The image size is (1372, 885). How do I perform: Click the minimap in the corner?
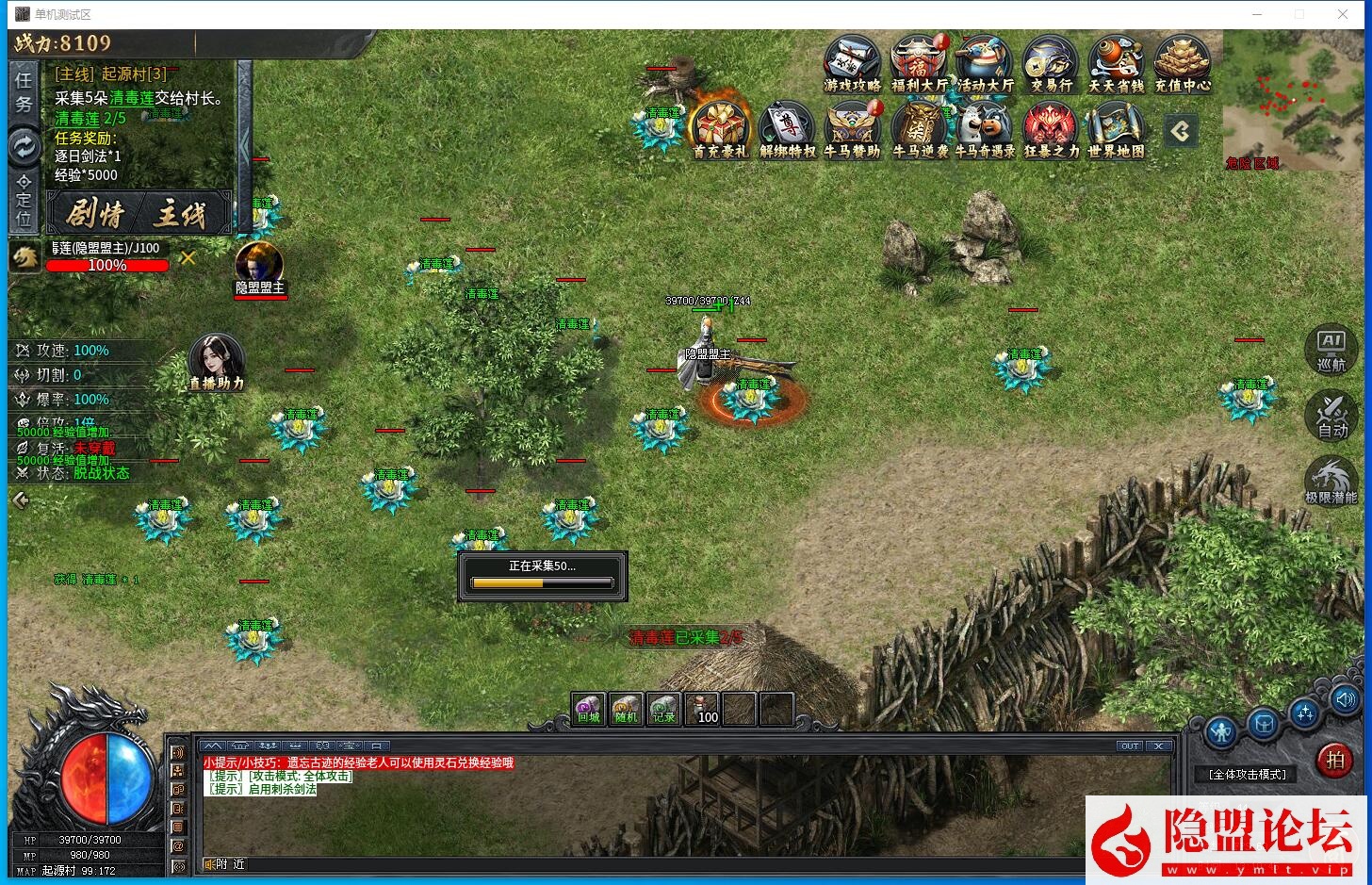pos(1293,99)
